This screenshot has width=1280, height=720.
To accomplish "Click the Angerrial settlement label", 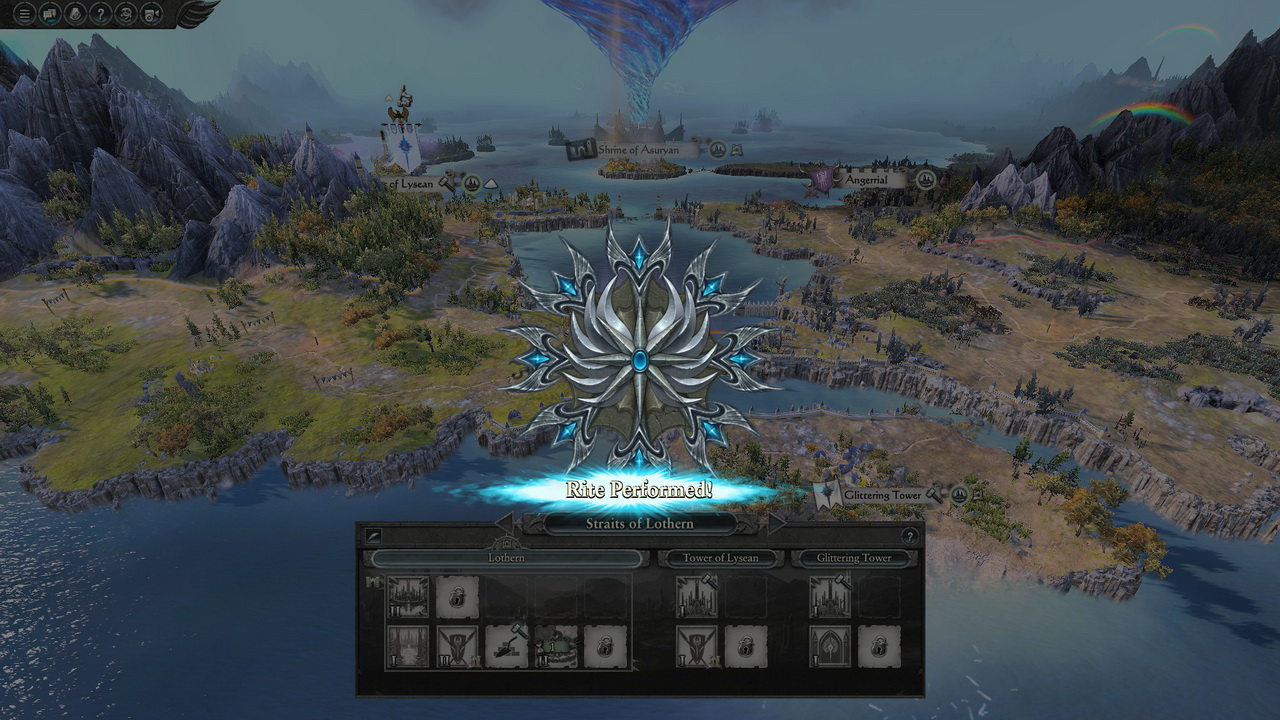I will point(866,180).
